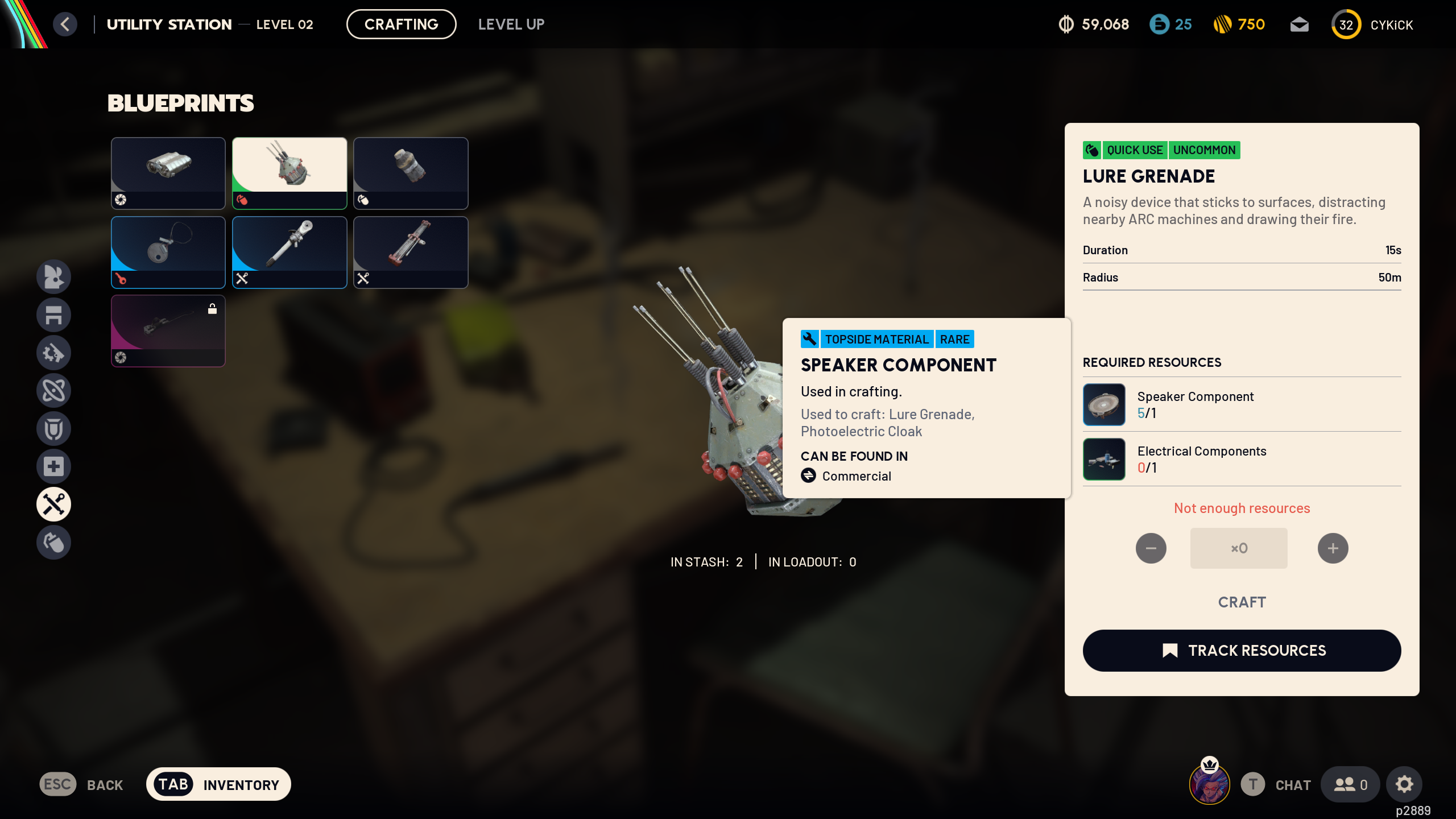Go back using the ESC Back button
This screenshot has height=819, width=1456.
point(81,784)
